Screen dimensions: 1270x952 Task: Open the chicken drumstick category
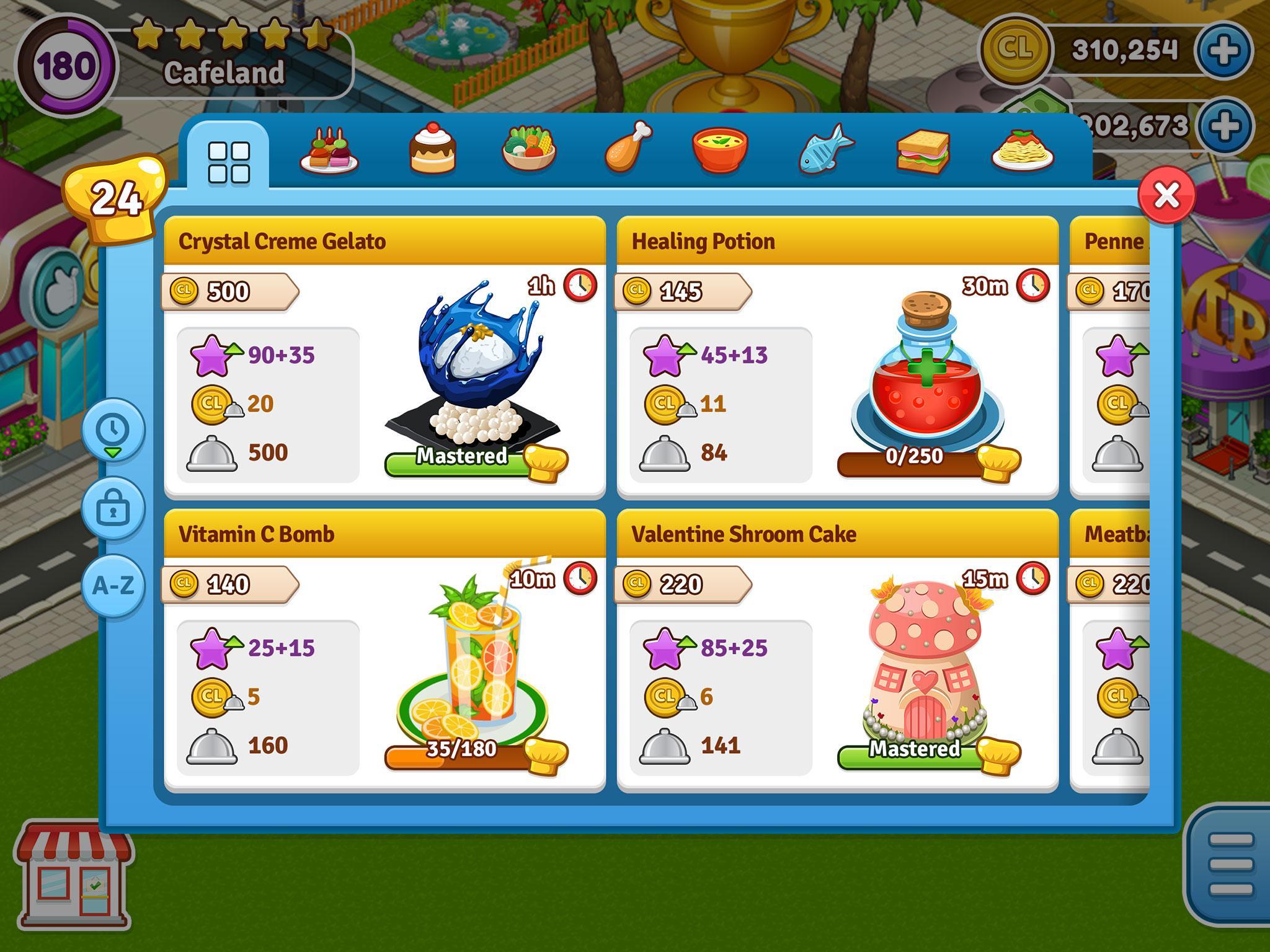tap(628, 148)
